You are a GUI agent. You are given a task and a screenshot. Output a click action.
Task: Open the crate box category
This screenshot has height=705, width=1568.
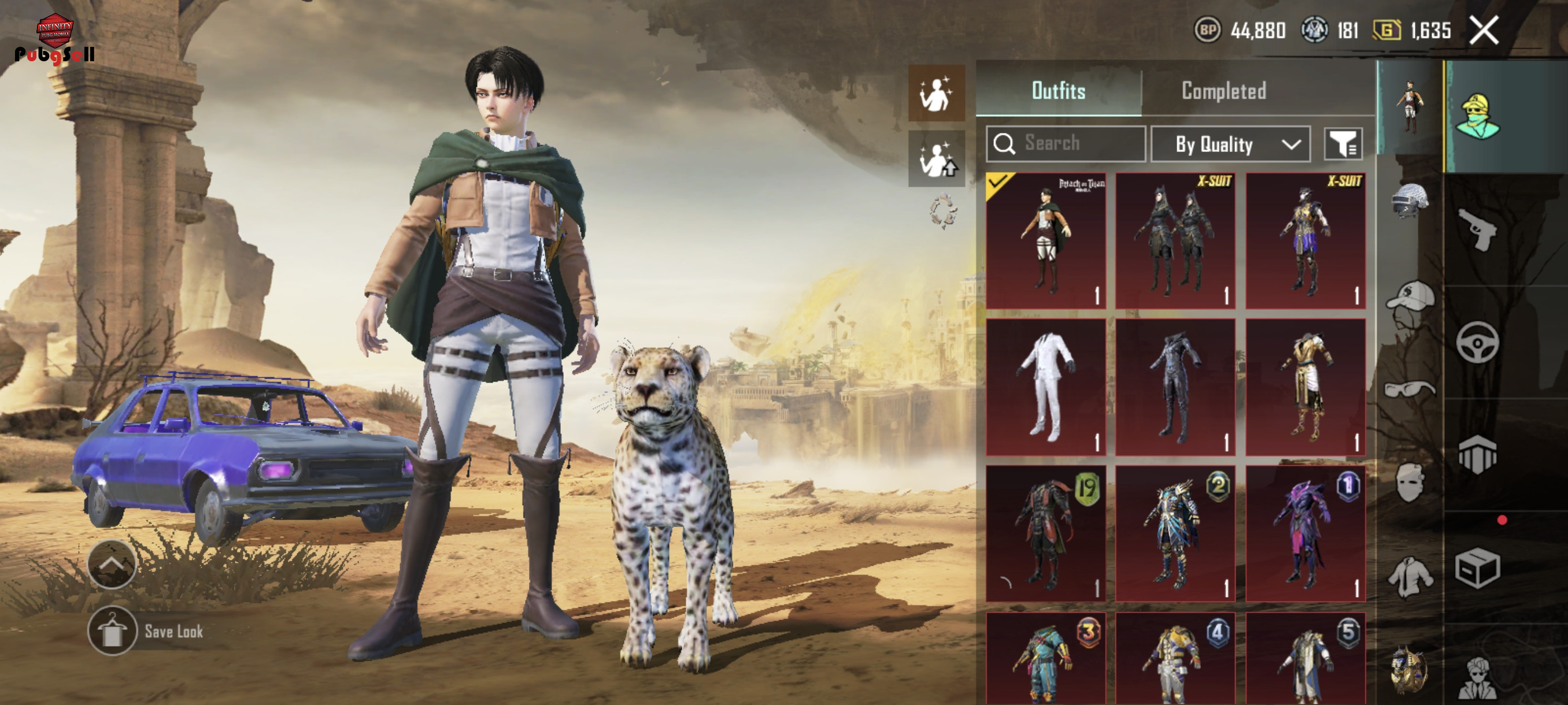tap(1477, 567)
